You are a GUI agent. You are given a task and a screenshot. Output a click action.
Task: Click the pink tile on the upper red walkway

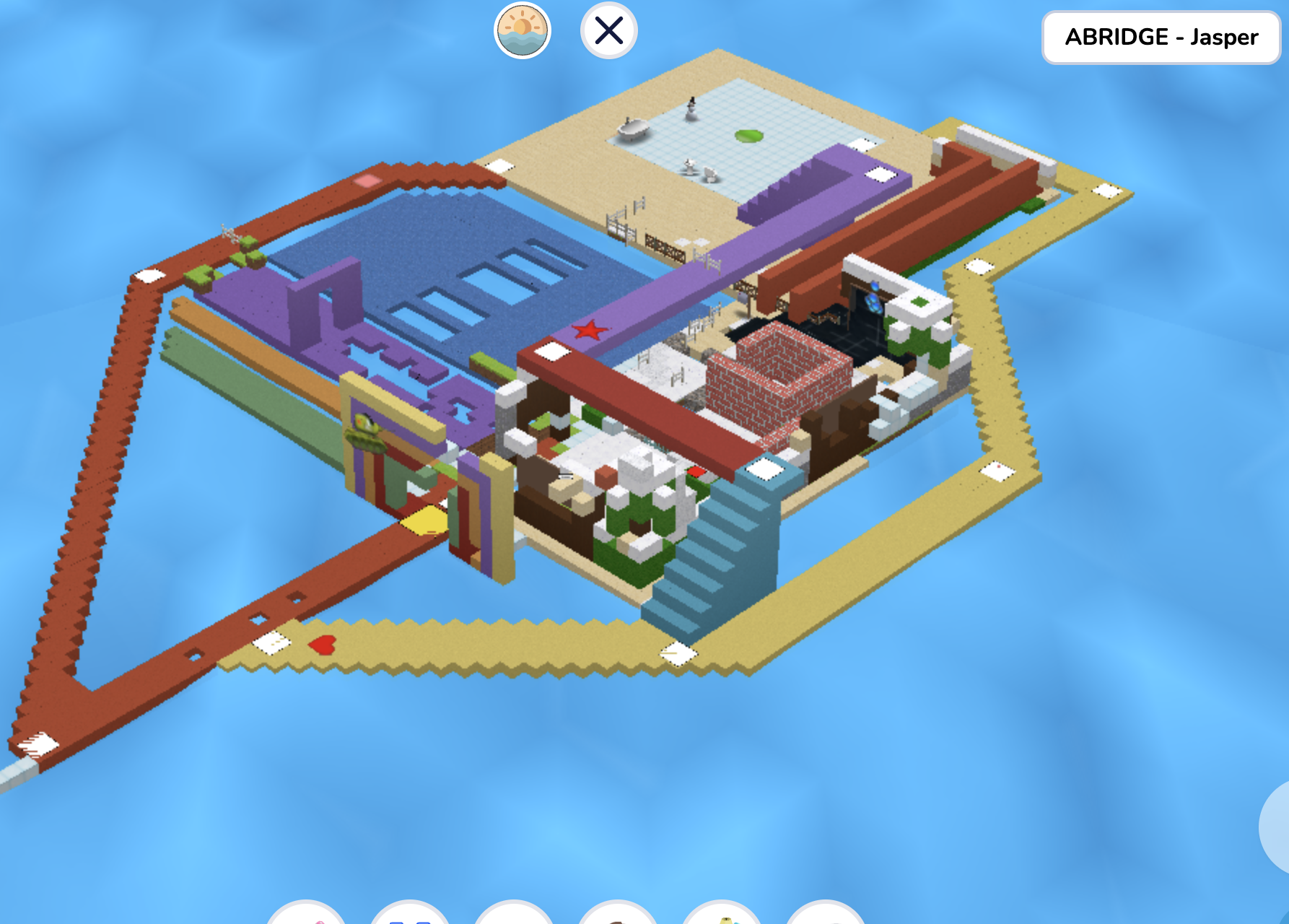pos(367,180)
